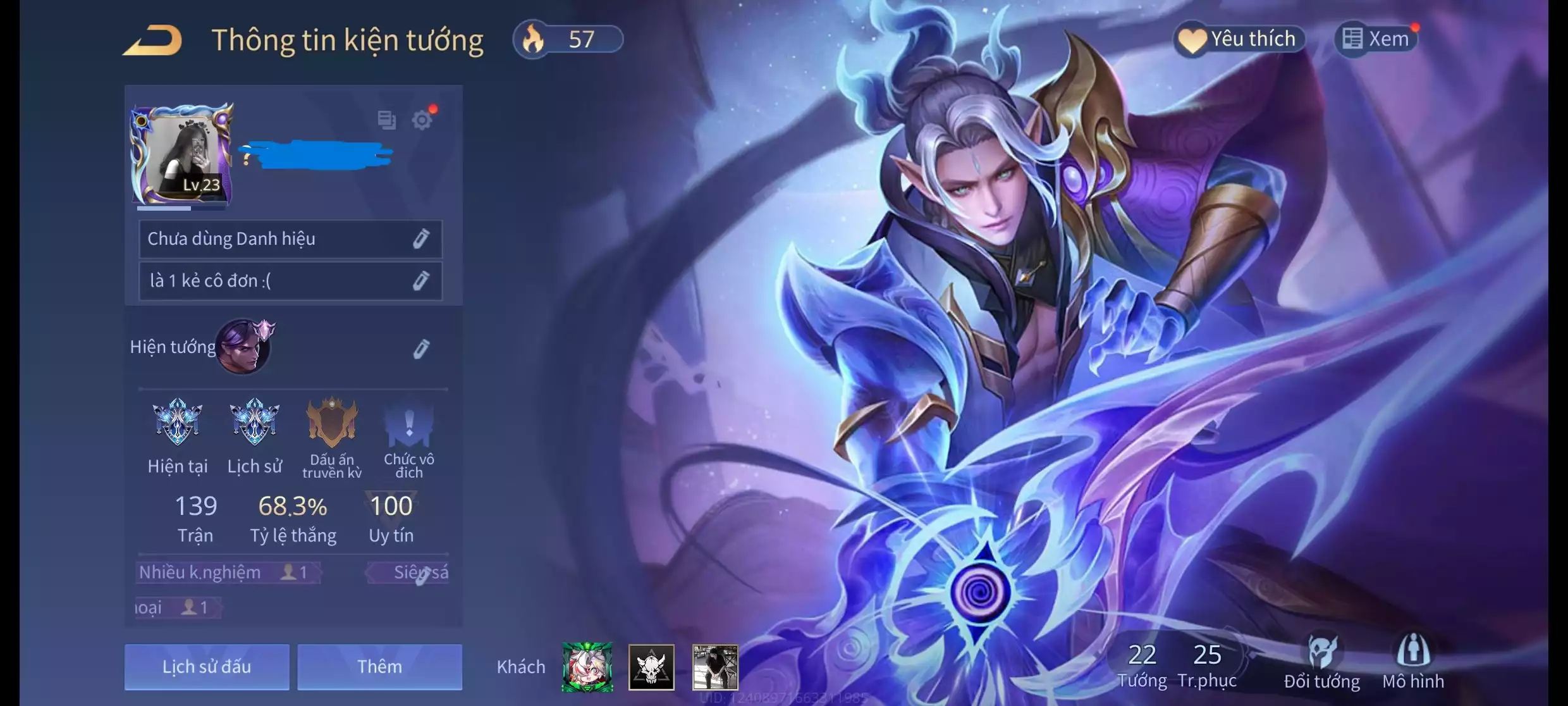Open Dấu ấn truyền kỳ emblem
The width and height of the screenshot is (1568, 706).
[332, 423]
